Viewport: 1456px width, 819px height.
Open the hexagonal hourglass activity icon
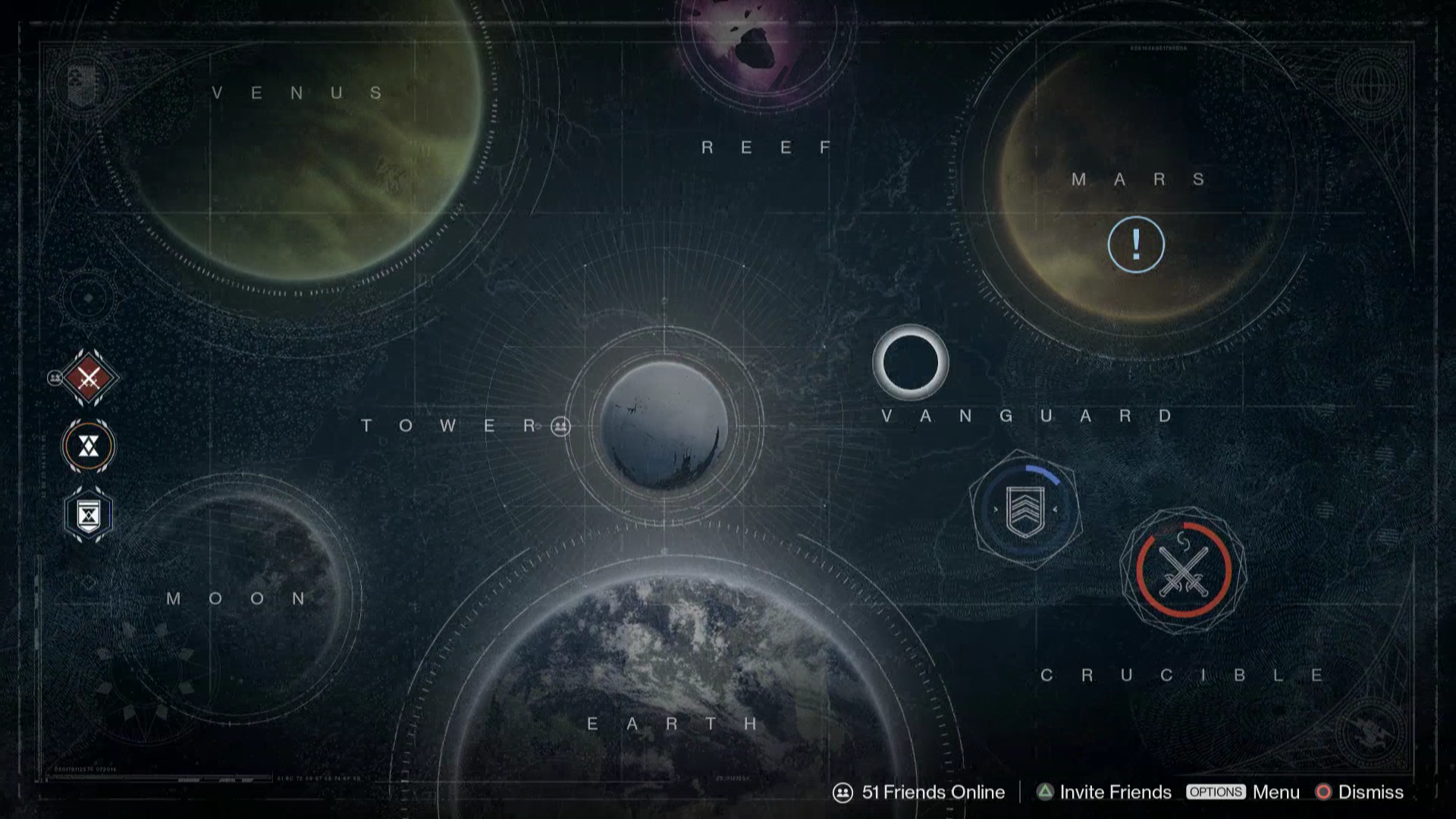[89, 516]
